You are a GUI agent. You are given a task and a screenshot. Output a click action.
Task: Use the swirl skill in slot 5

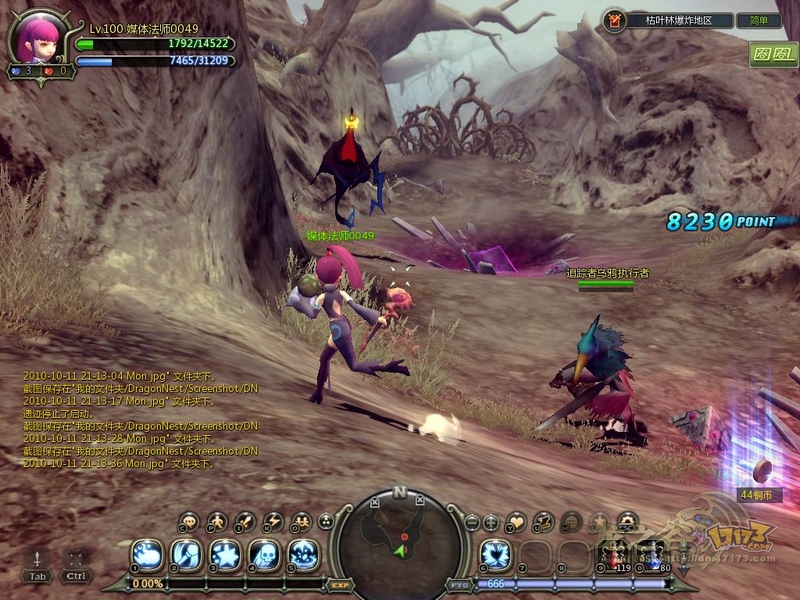click(x=304, y=553)
